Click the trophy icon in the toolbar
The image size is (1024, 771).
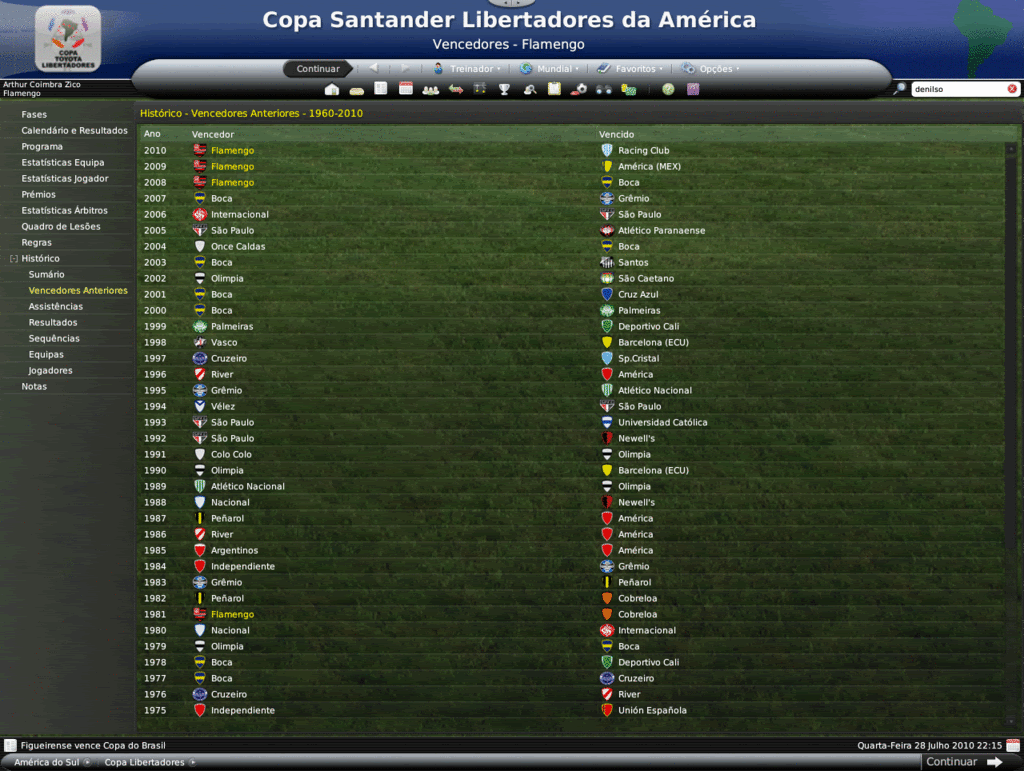[504, 89]
